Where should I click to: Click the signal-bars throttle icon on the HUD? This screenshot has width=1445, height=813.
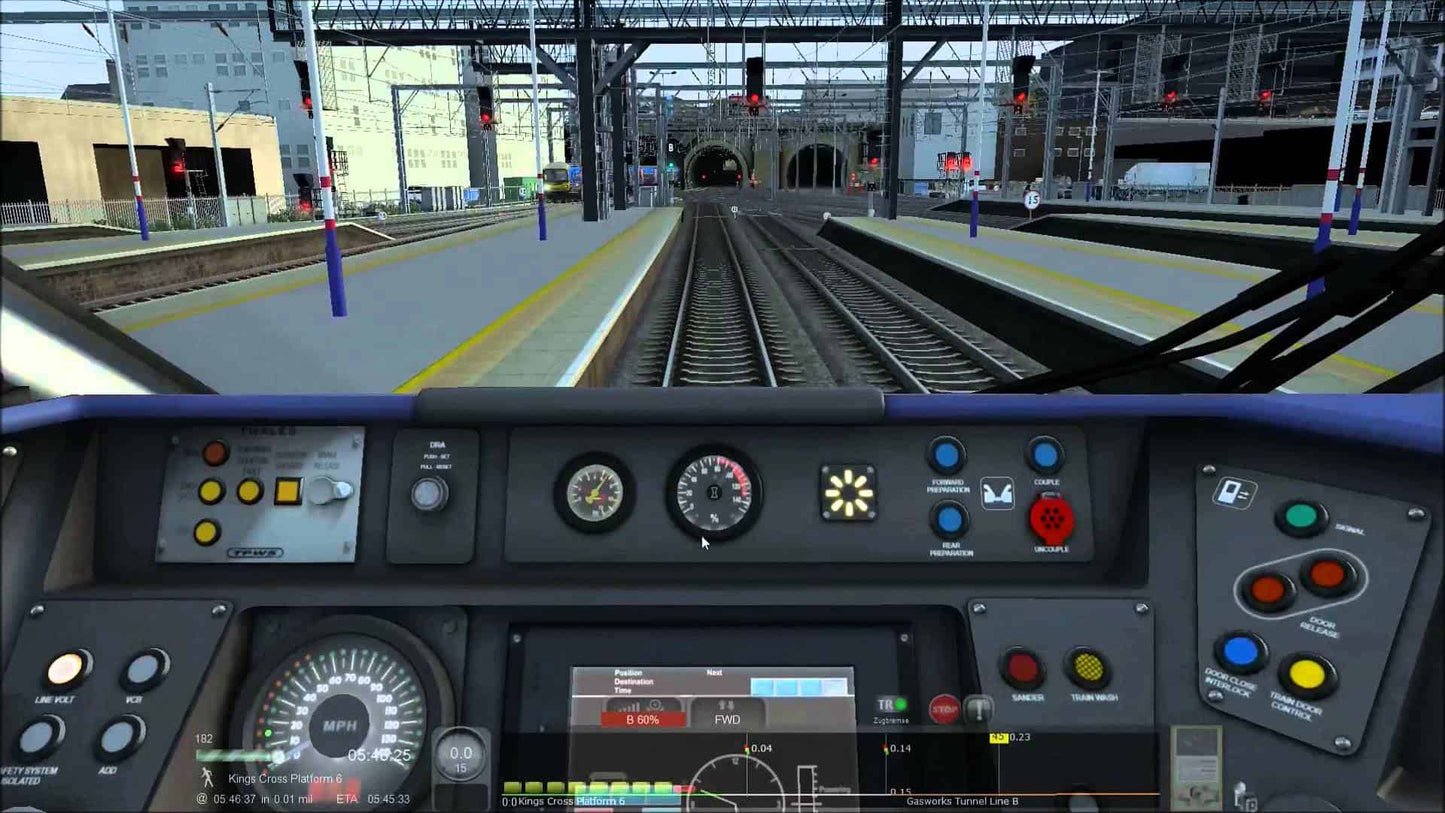(631, 706)
